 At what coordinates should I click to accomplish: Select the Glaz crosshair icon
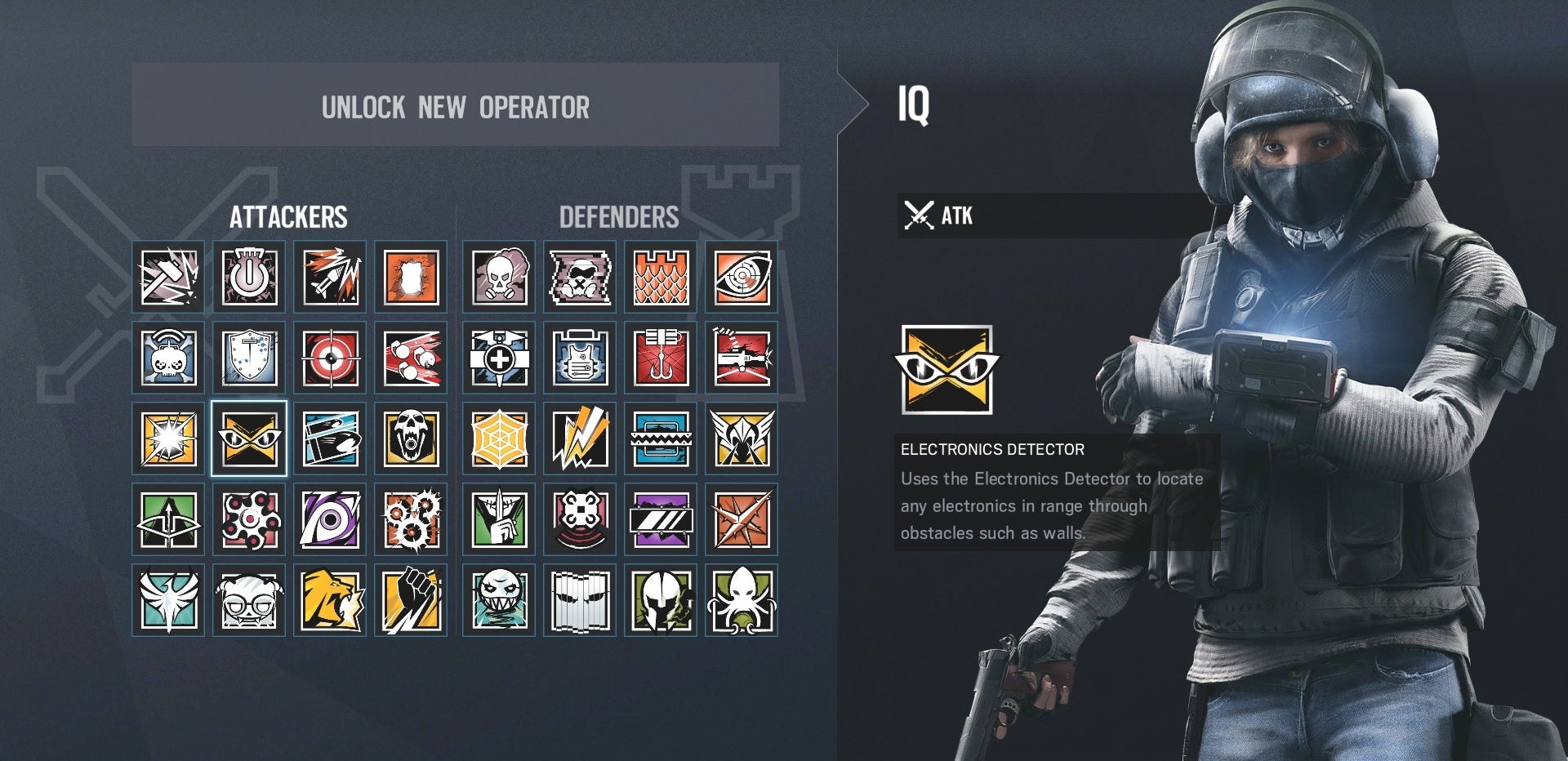coord(331,358)
